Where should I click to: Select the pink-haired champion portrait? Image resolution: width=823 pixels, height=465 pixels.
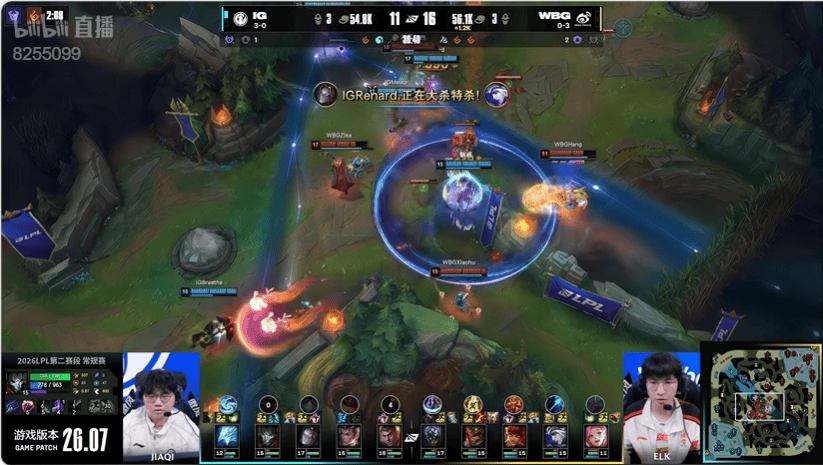pos(597,437)
